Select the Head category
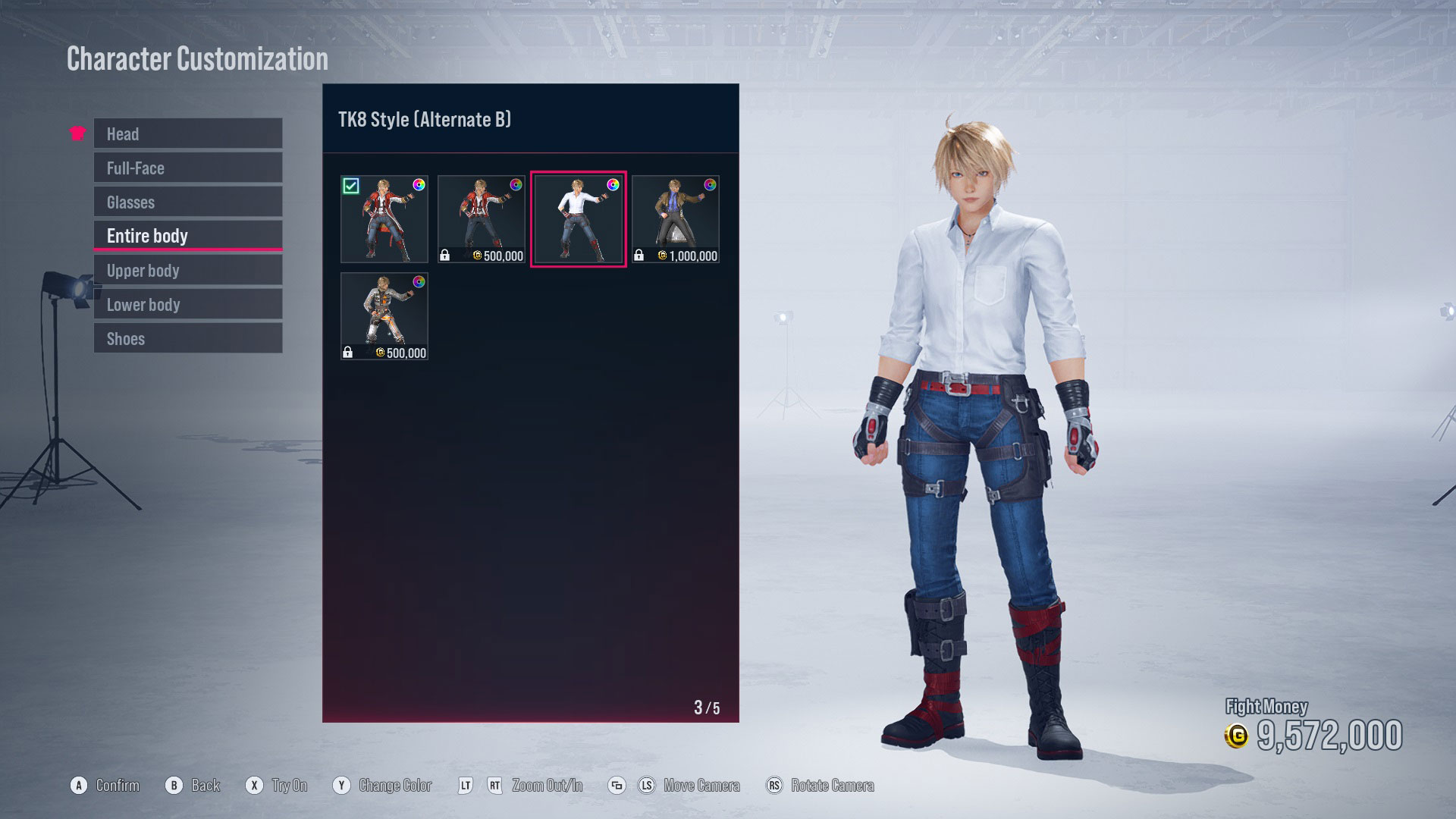1456x819 pixels. [x=187, y=133]
